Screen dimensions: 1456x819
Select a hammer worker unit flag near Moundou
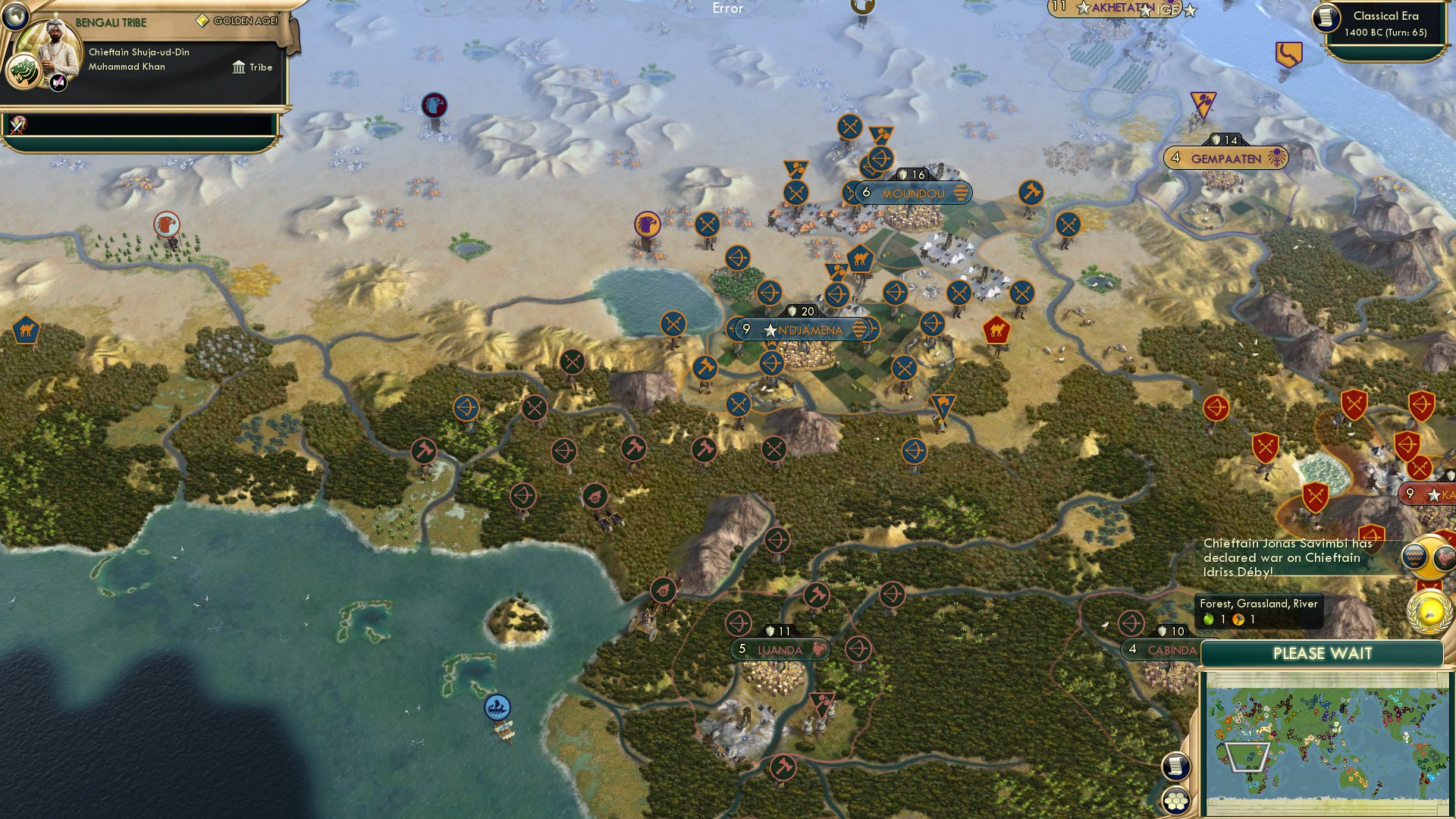pos(1030,191)
